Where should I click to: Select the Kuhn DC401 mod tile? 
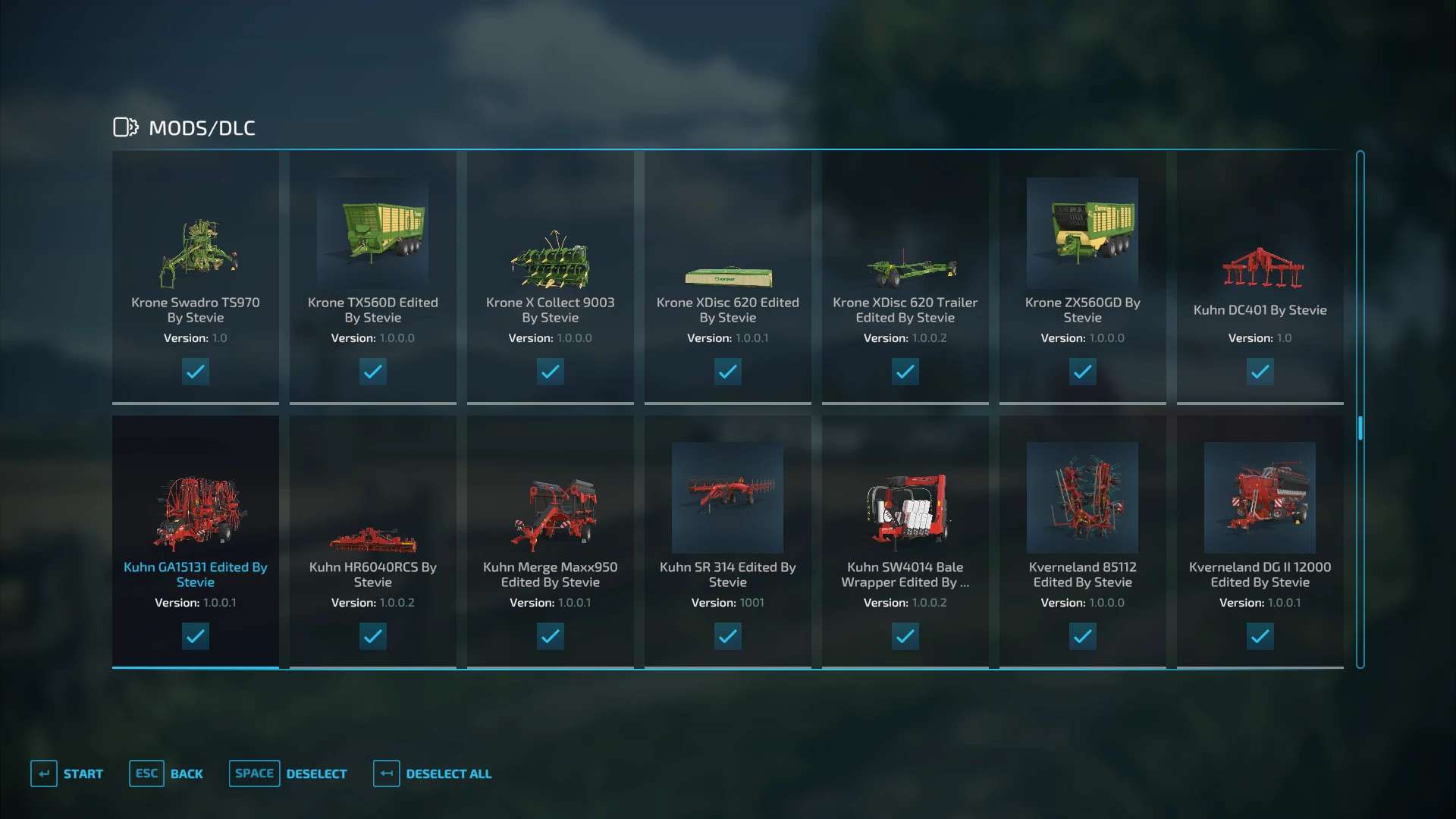click(x=1260, y=273)
